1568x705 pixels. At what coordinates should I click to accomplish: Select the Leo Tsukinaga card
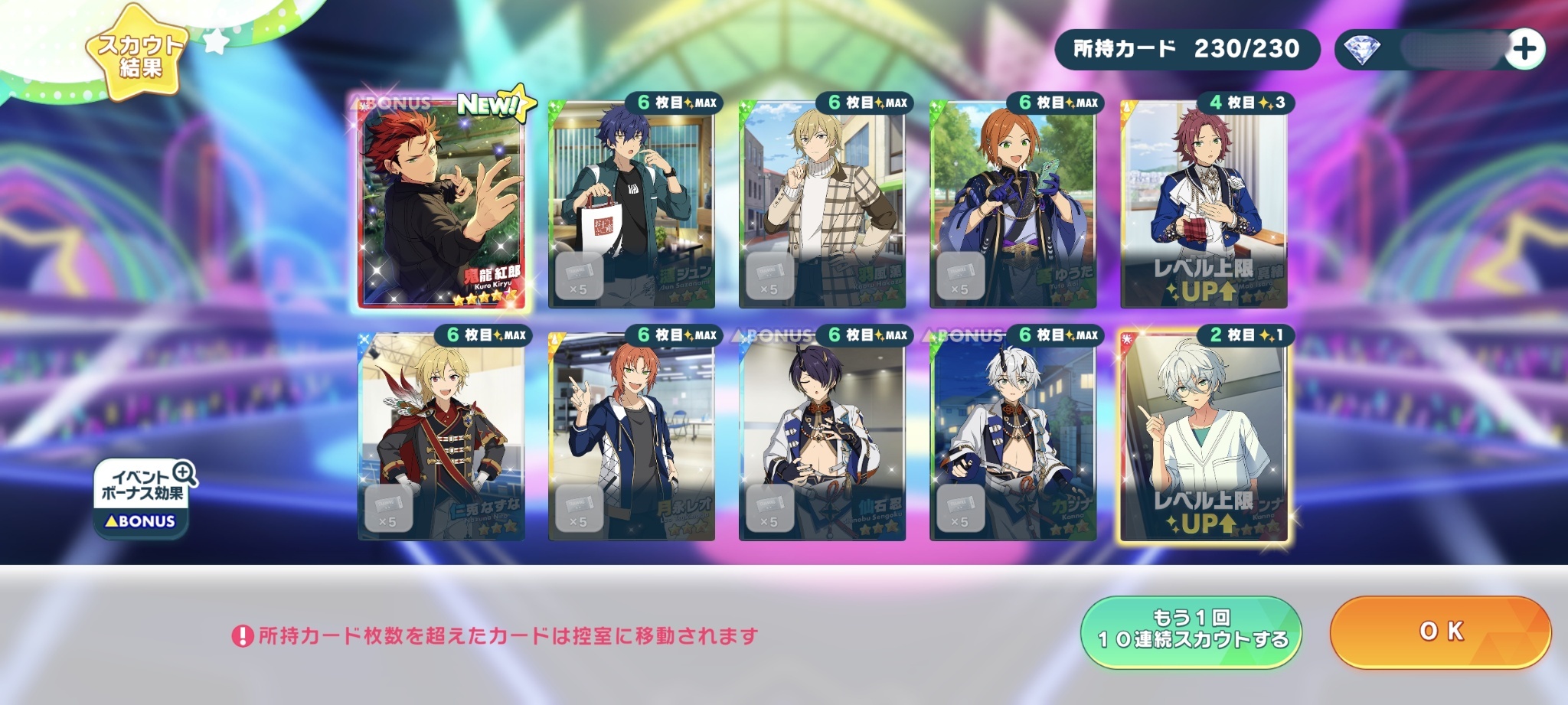coord(632,438)
